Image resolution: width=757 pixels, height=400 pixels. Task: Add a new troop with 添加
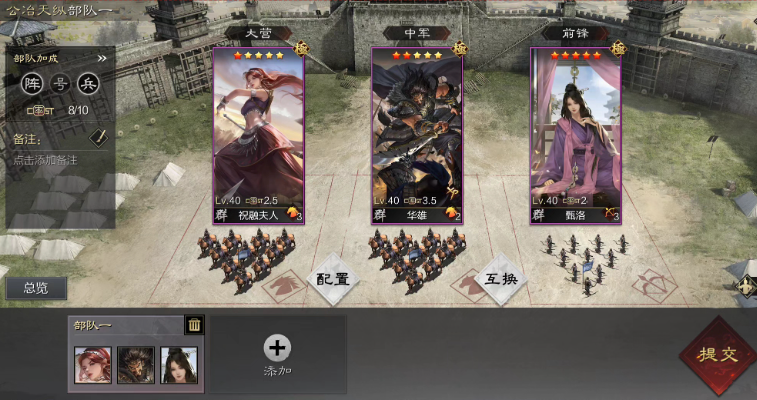tap(277, 355)
